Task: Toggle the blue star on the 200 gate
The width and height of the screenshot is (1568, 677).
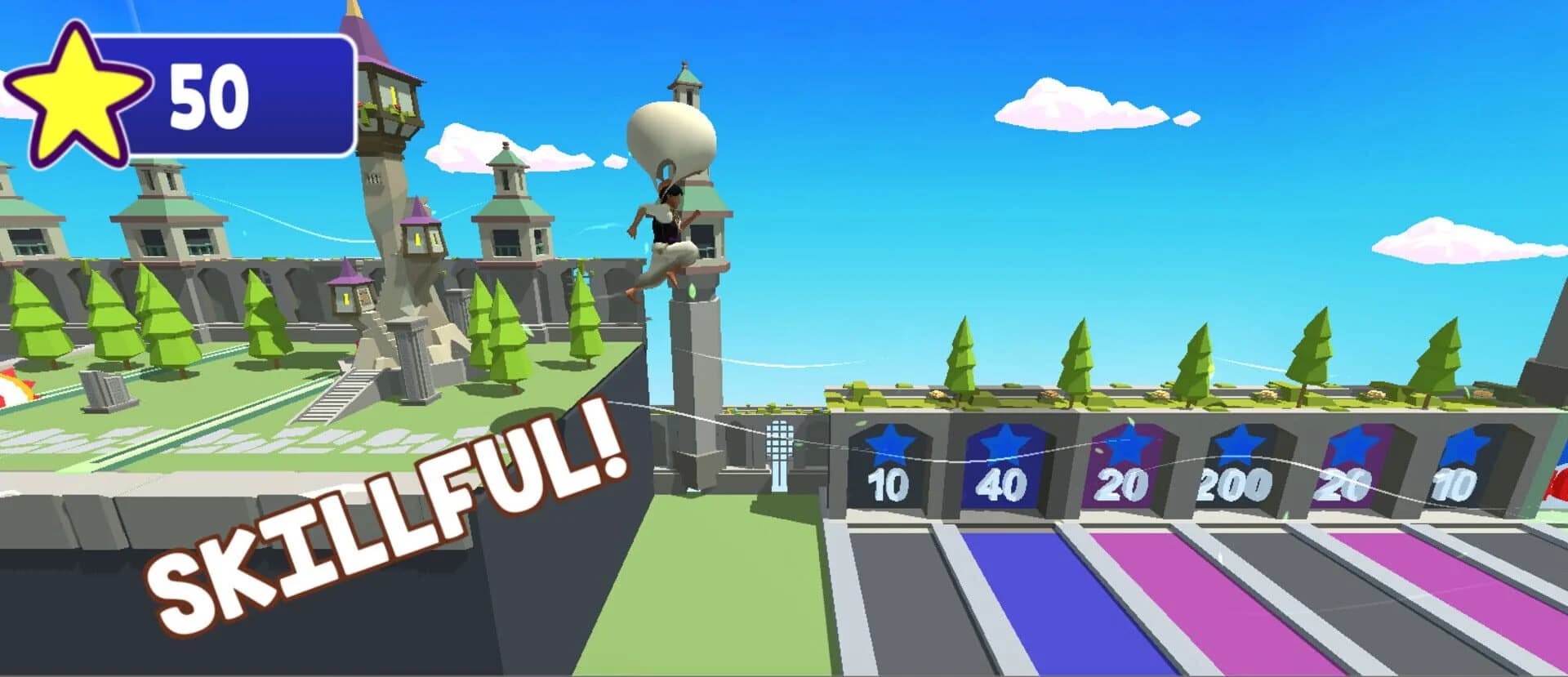Action: 1241,445
